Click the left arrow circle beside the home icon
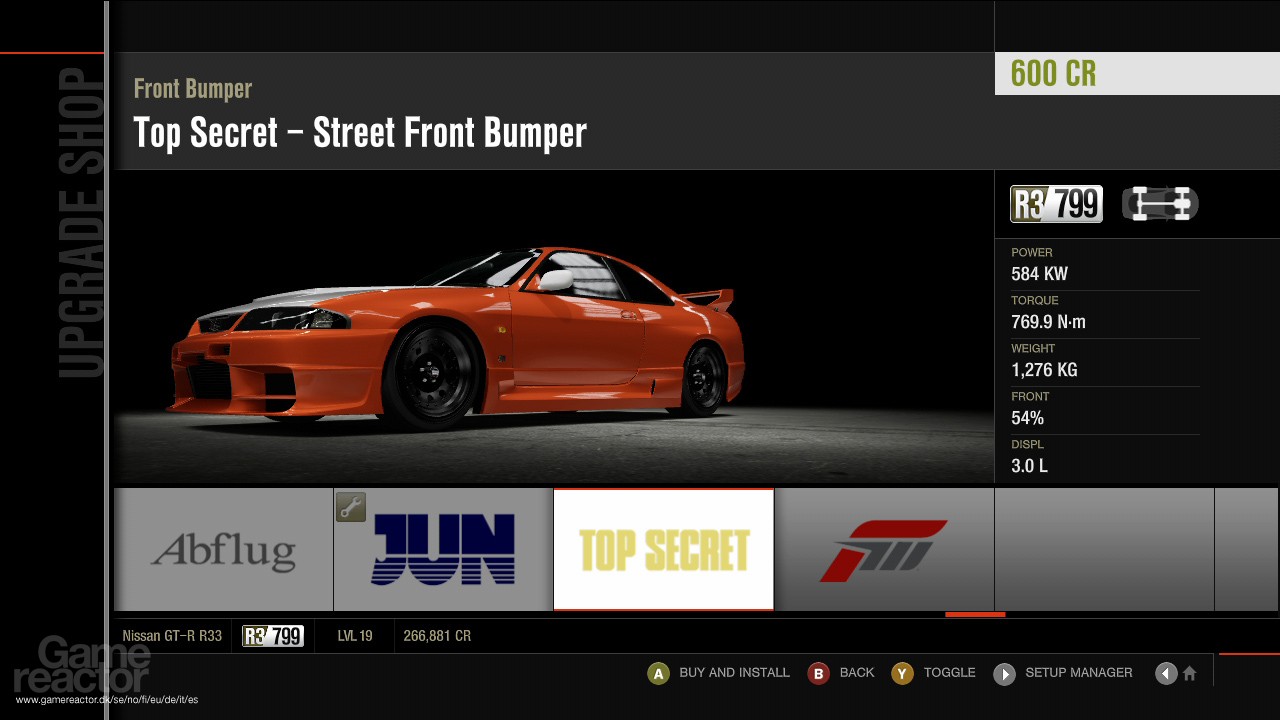 point(1166,673)
